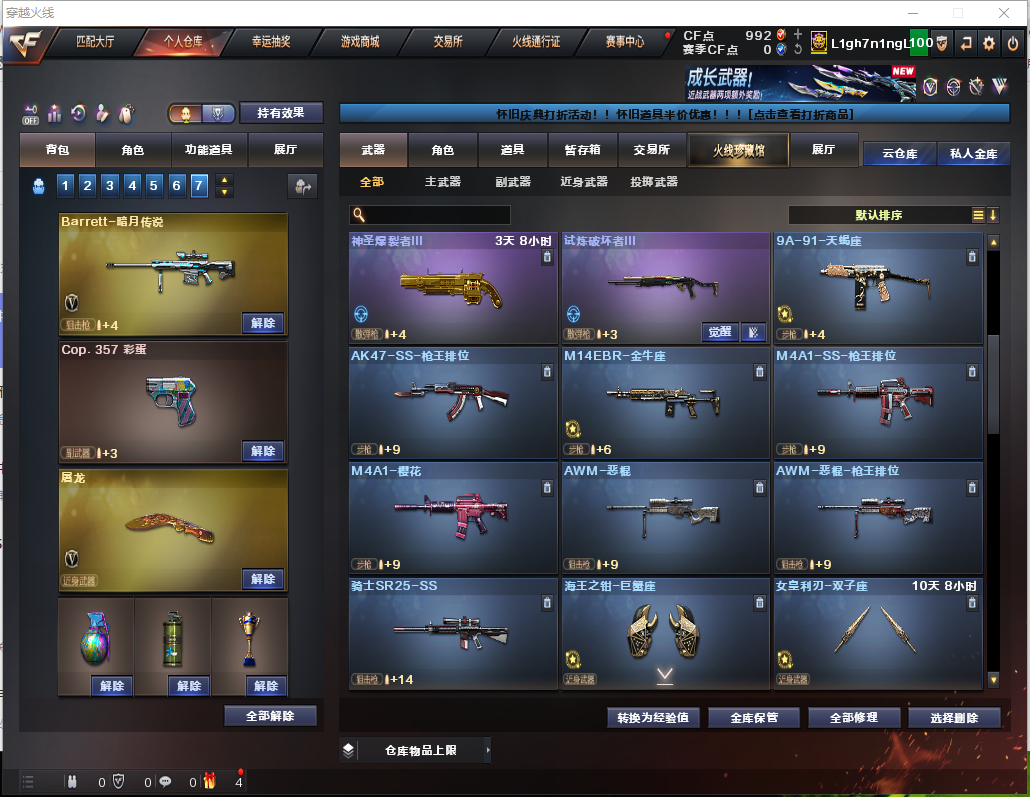Filter warehouse by 主武器 primary weapons
The image size is (1030, 797).
(x=442, y=182)
